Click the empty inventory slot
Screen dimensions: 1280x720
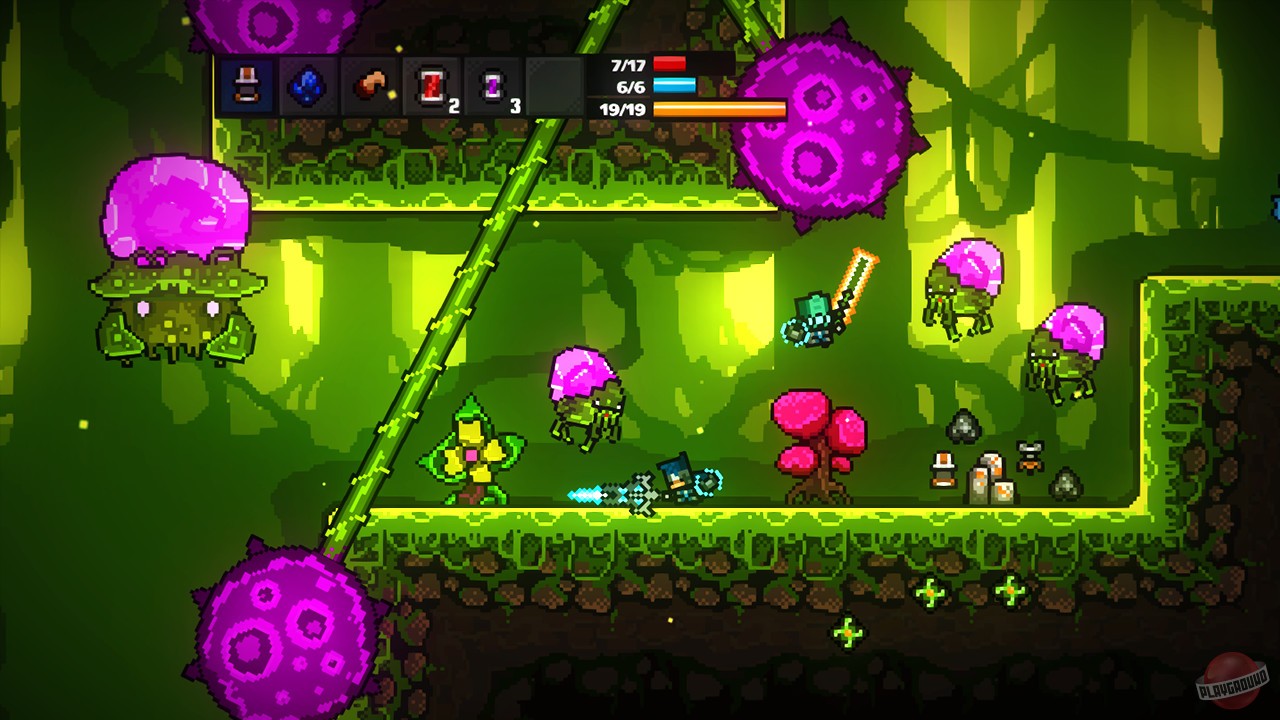pyautogui.click(x=552, y=85)
